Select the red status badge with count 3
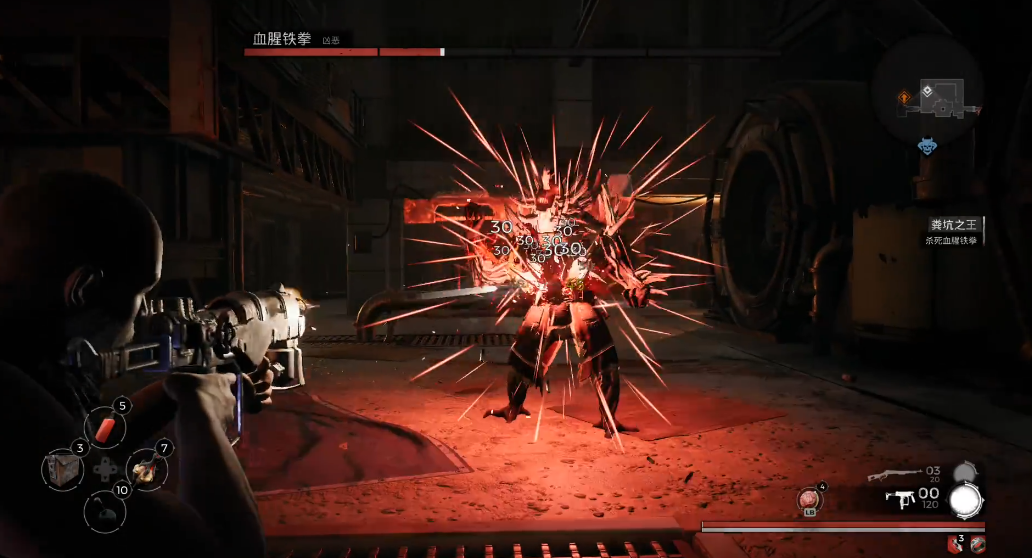The image size is (1032, 558). click(x=956, y=544)
